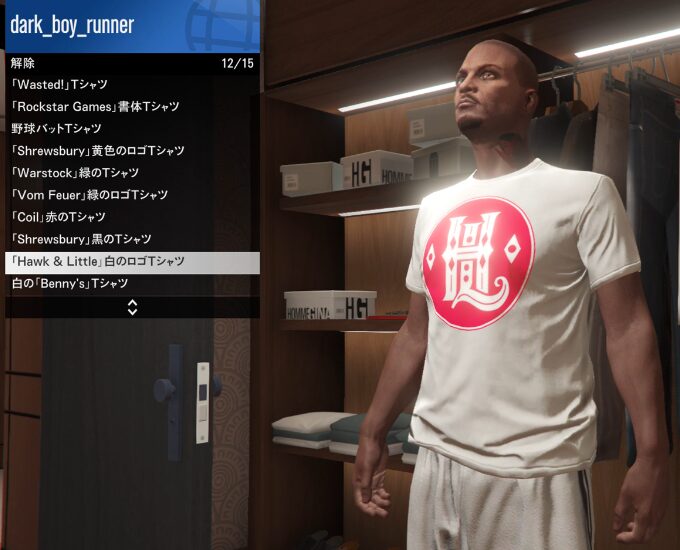Select 「Shrewsbury」黄色のロゴTシャツ
The height and width of the screenshot is (550, 680).
coord(98,151)
